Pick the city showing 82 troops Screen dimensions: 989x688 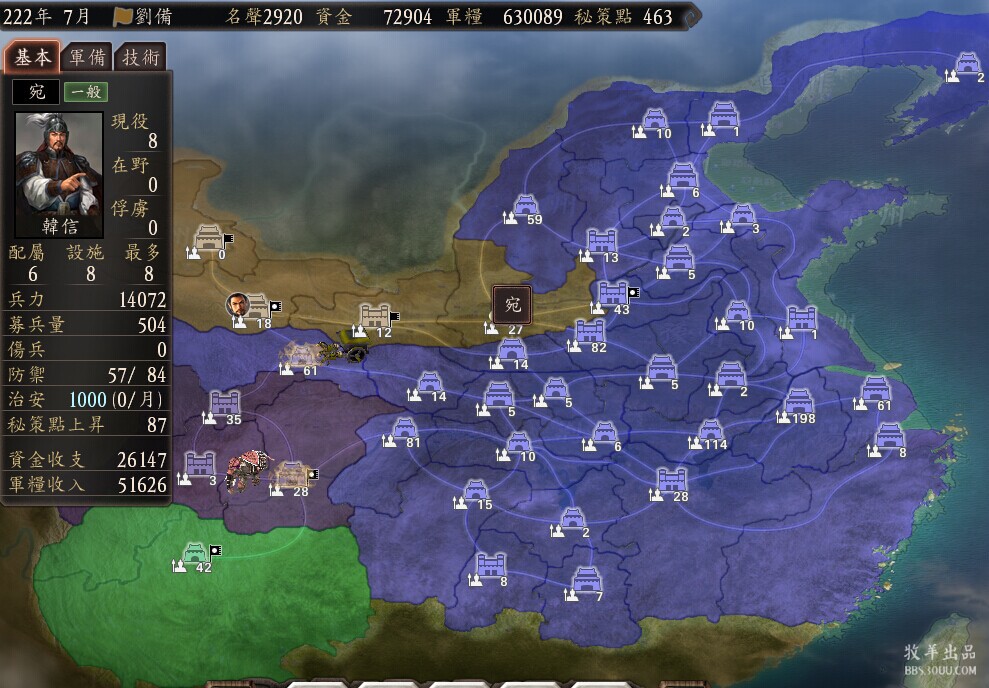(590, 333)
